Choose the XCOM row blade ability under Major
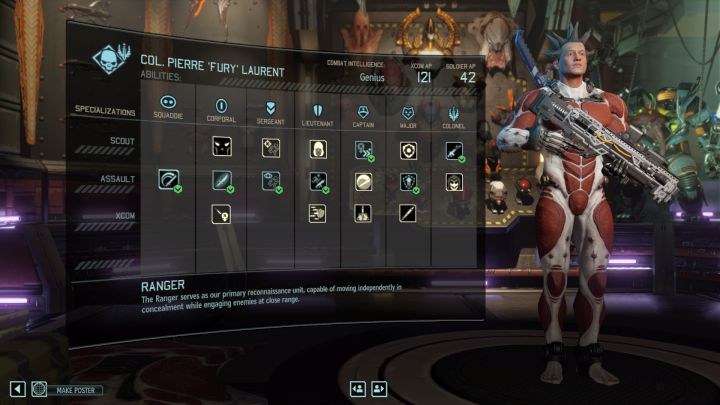Screen dimensions: 720x405 point(408,212)
